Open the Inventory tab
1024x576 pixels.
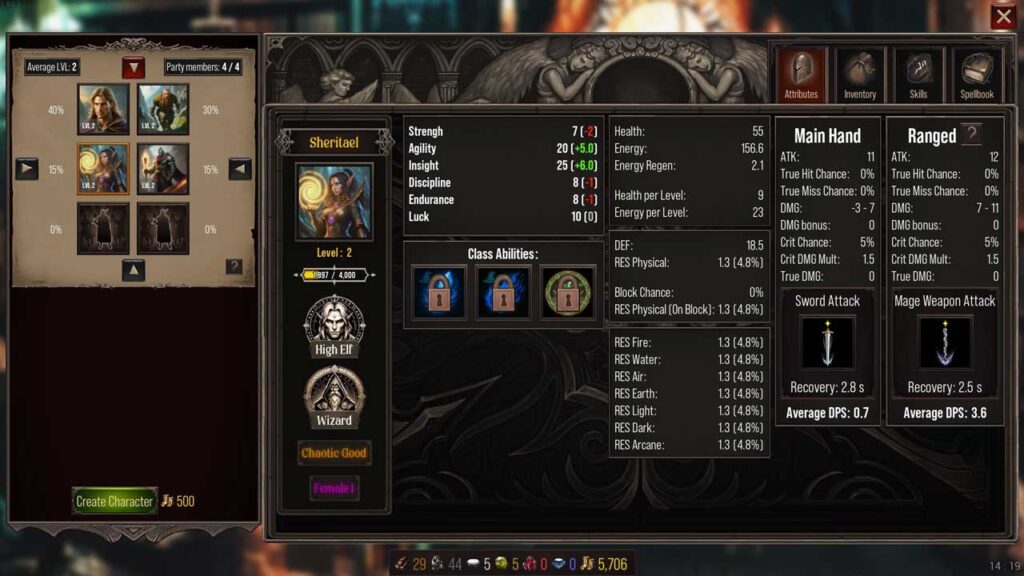point(859,75)
